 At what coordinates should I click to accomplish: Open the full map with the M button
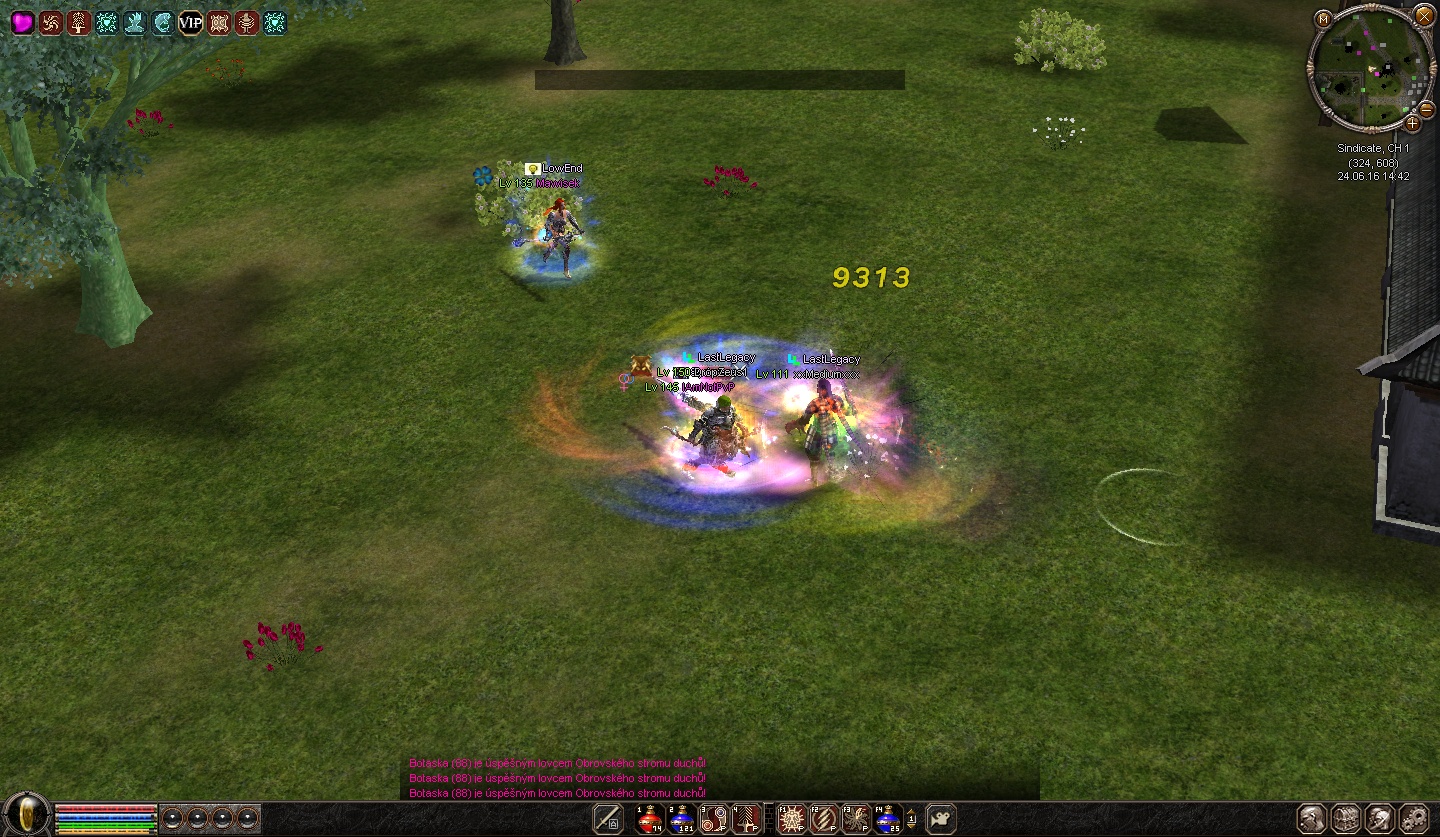tap(1323, 18)
